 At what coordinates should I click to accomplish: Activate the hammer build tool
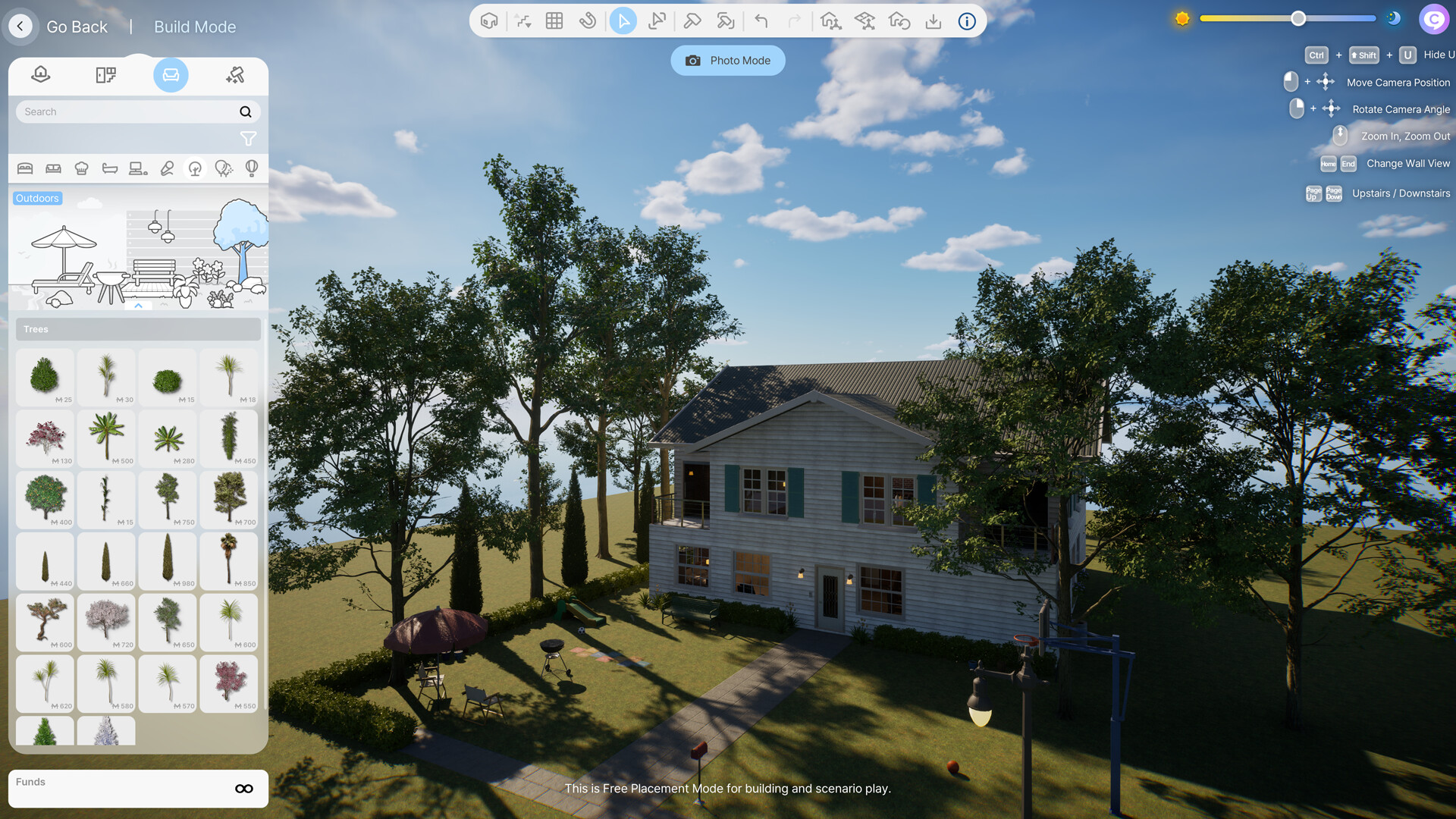coord(692,20)
